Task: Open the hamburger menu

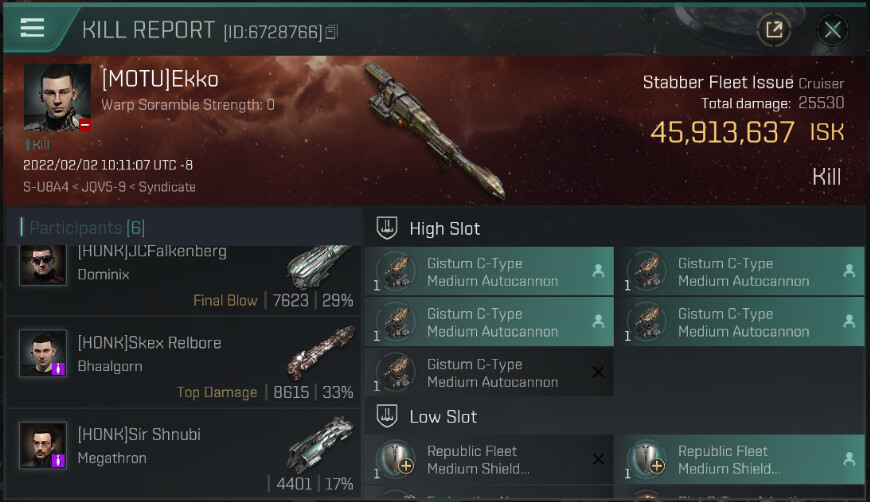Action: (x=32, y=28)
